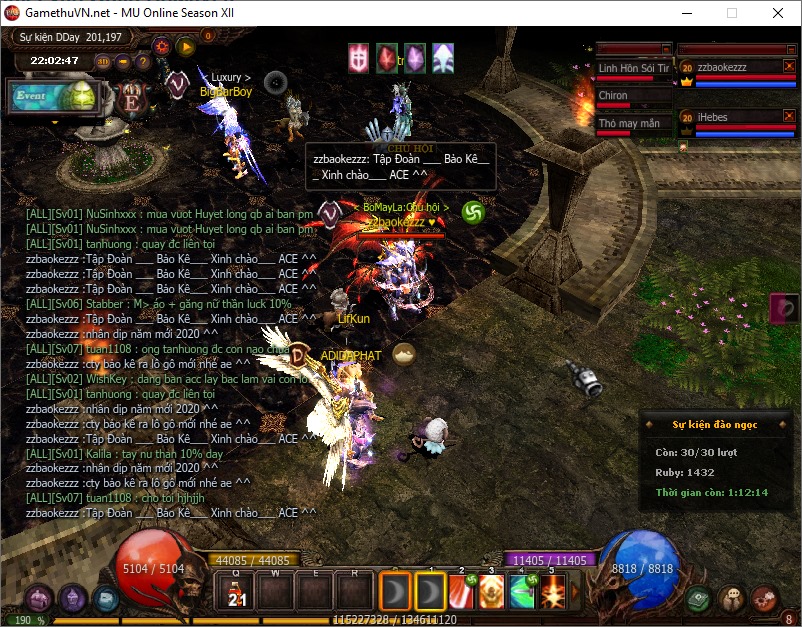
Task: Open the purple bag icon near the health orb
Action: coord(40,598)
